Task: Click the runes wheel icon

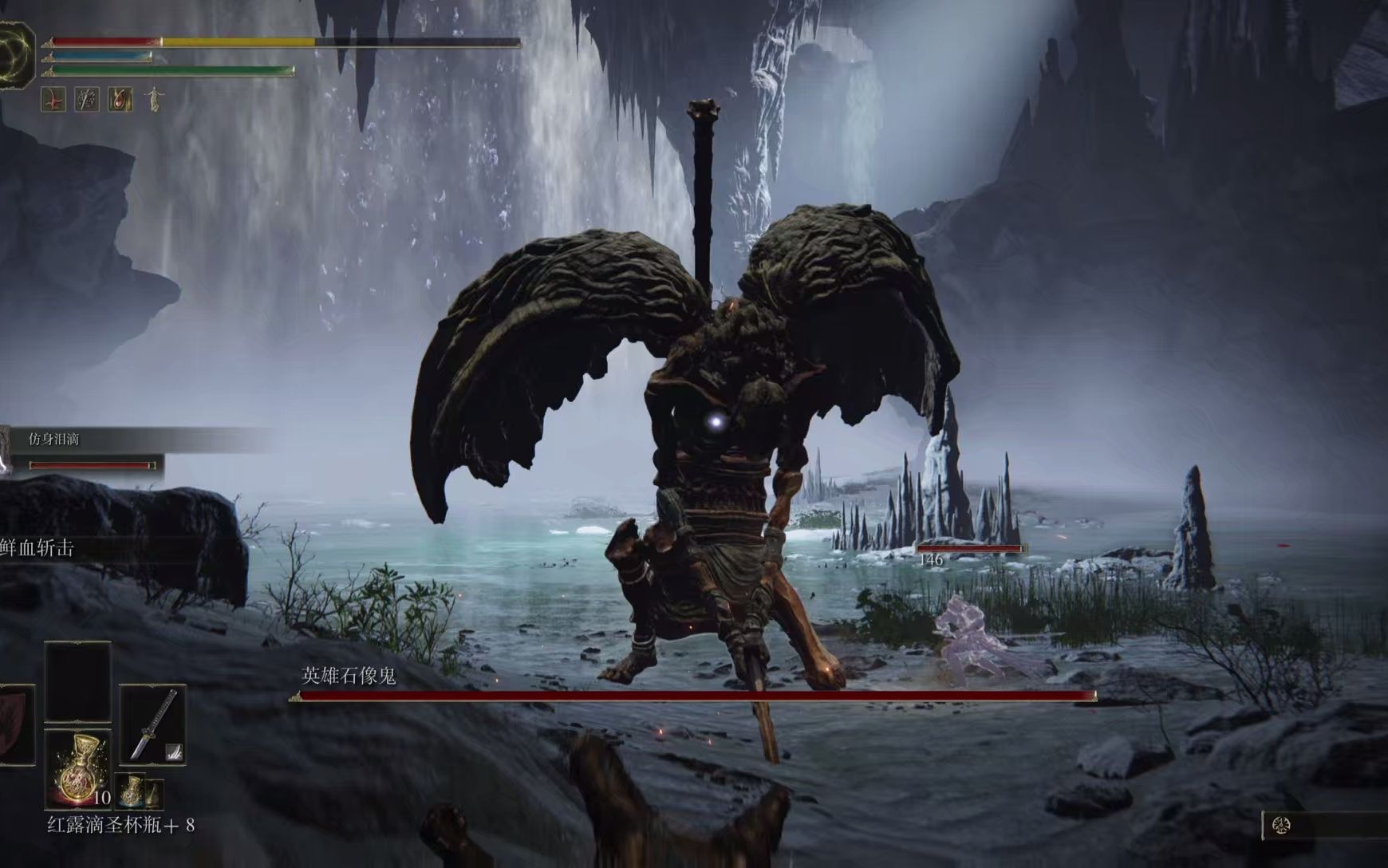Action: click(1281, 825)
